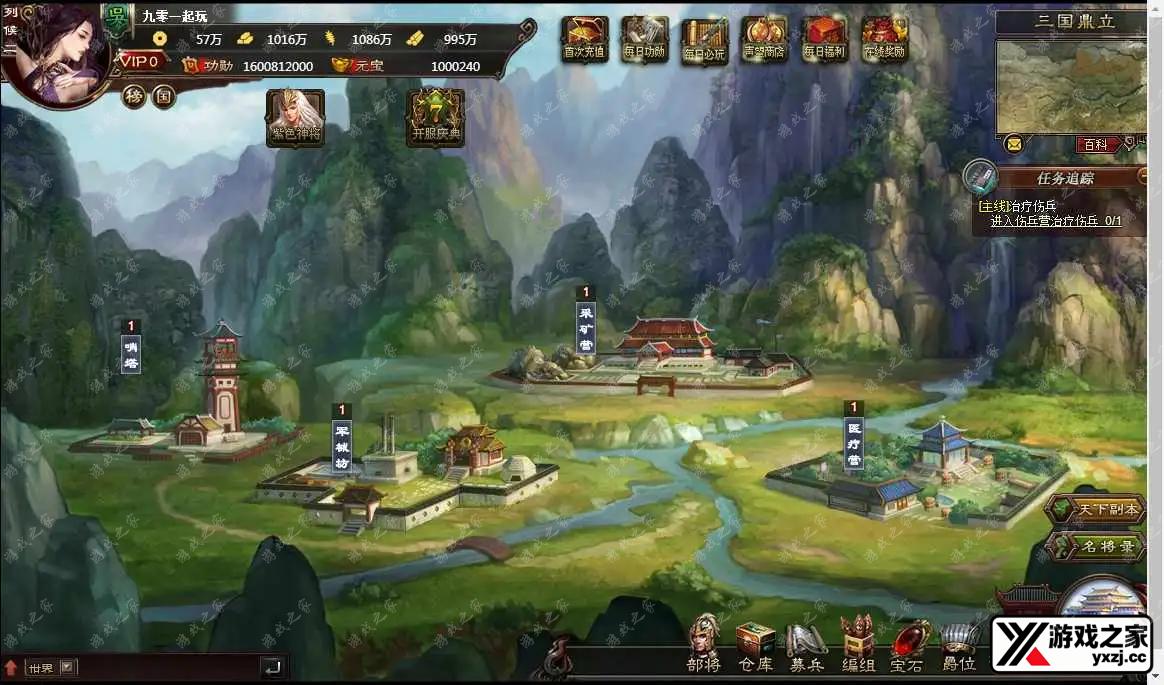Screen dimensions: 1164x685
Task: Open the 百科 encyclopedia button
Action: [1096, 145]
